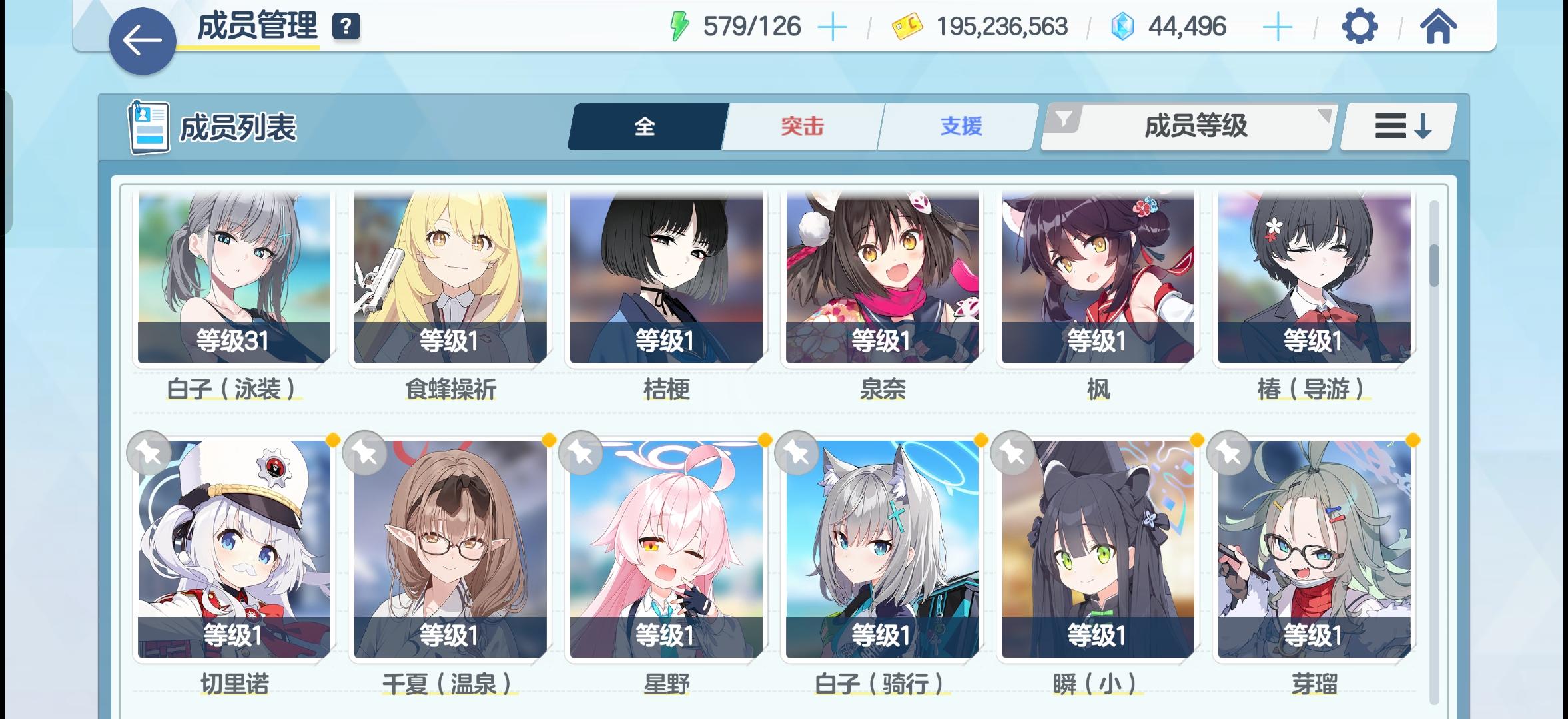This screenshot has height=719, width=1568.
Task: Open the sort order icon beside the filter
Action: (x=1396, y=126)
